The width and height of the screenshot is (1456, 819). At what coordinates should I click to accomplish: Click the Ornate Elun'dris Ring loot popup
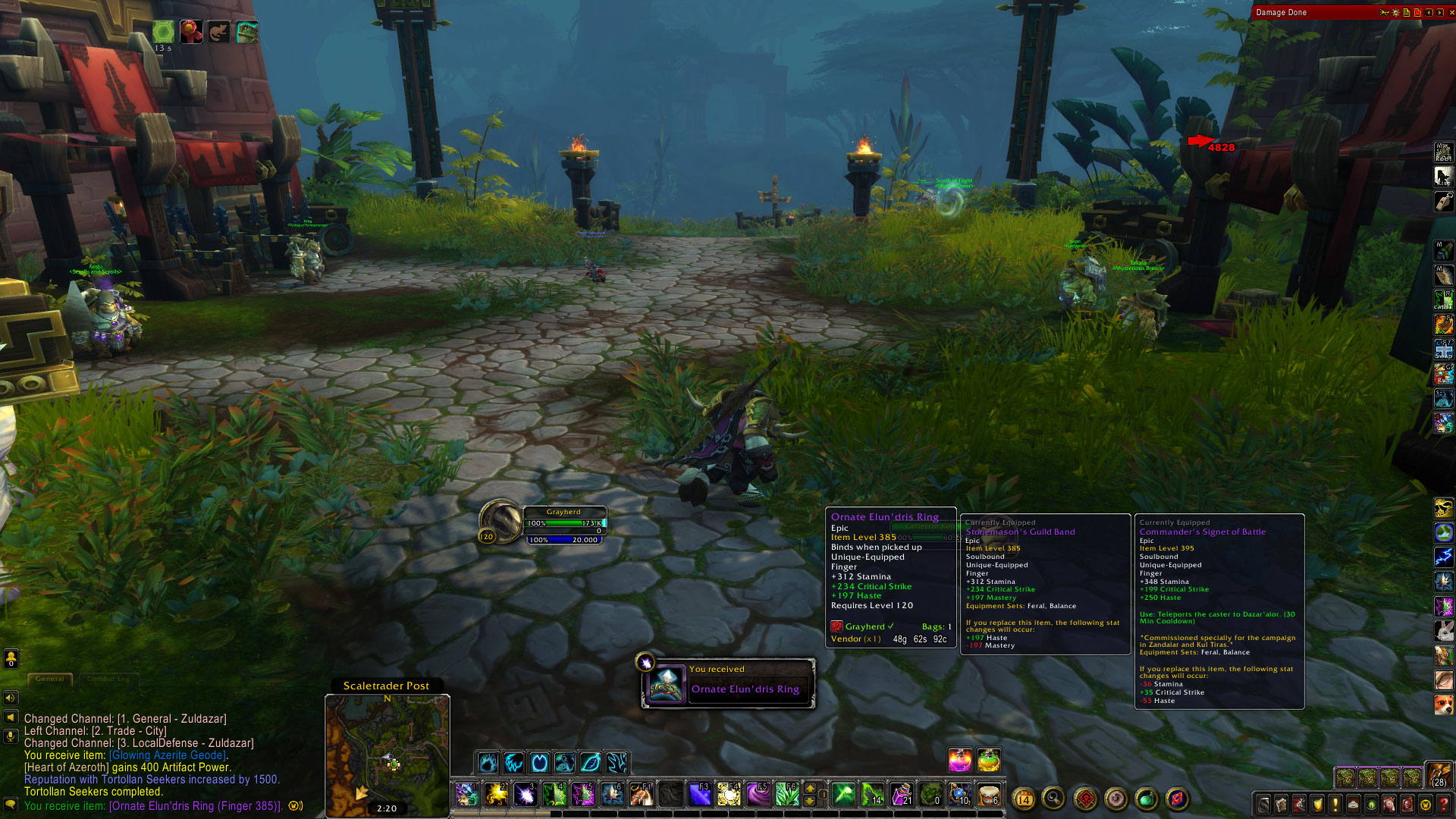(729, 683)
